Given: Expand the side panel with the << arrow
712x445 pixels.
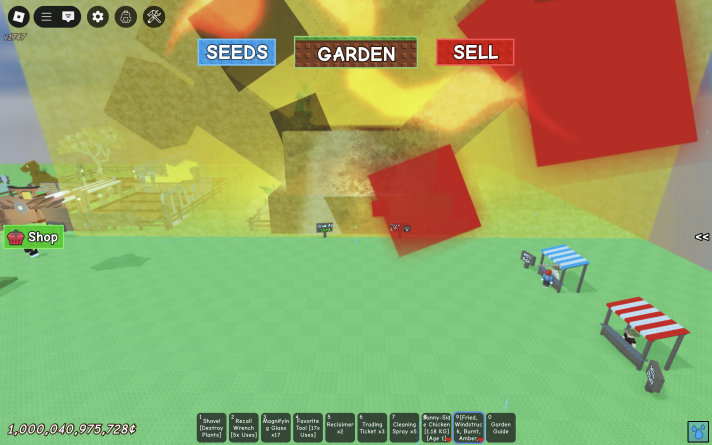Looking at the screenshot, I should click(x=702, y=237).
